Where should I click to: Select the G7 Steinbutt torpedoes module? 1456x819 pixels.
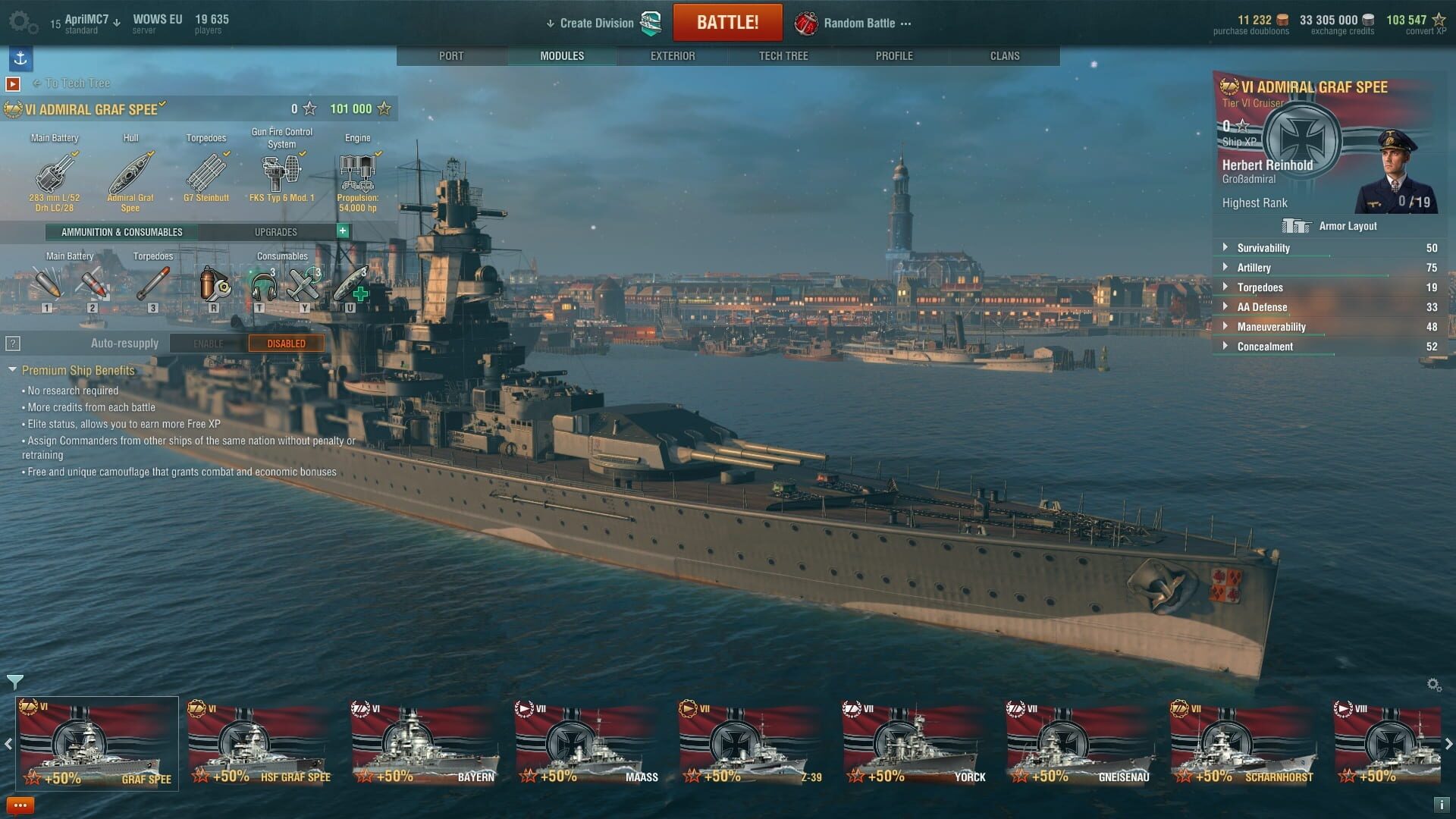point(206,173)
